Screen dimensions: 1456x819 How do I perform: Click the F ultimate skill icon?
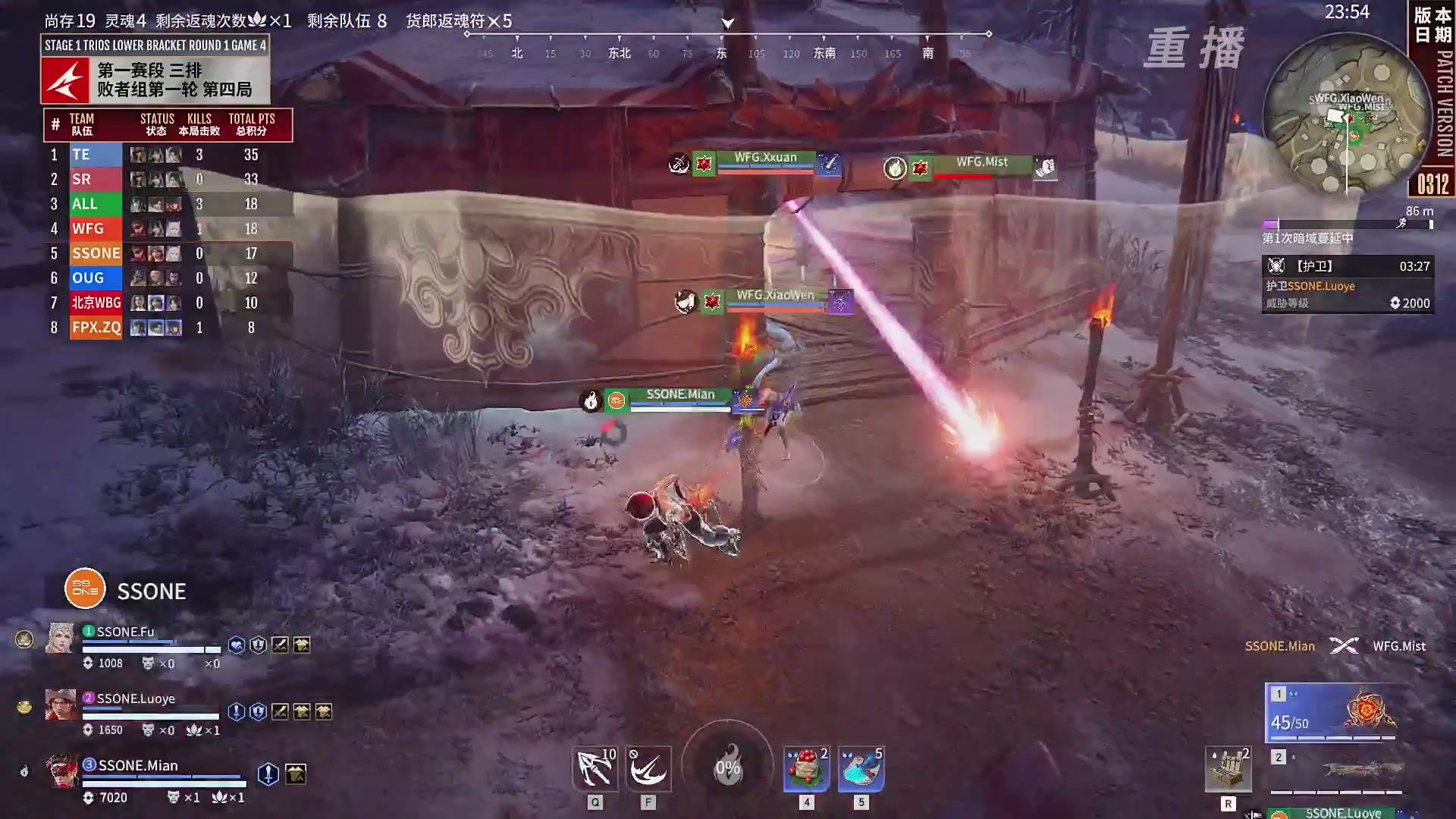coord(649,768)
